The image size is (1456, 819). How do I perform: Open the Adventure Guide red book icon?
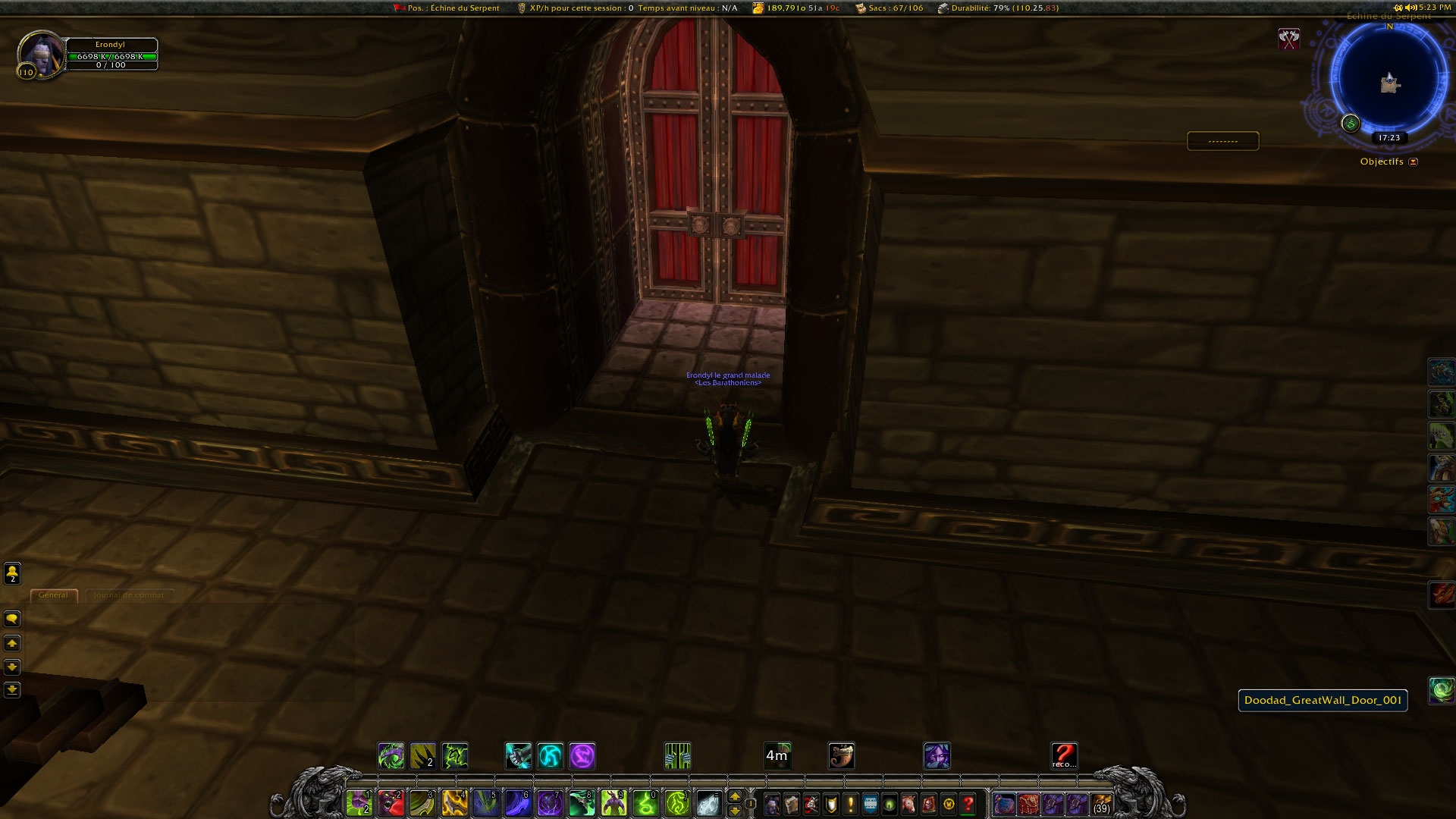928,804
